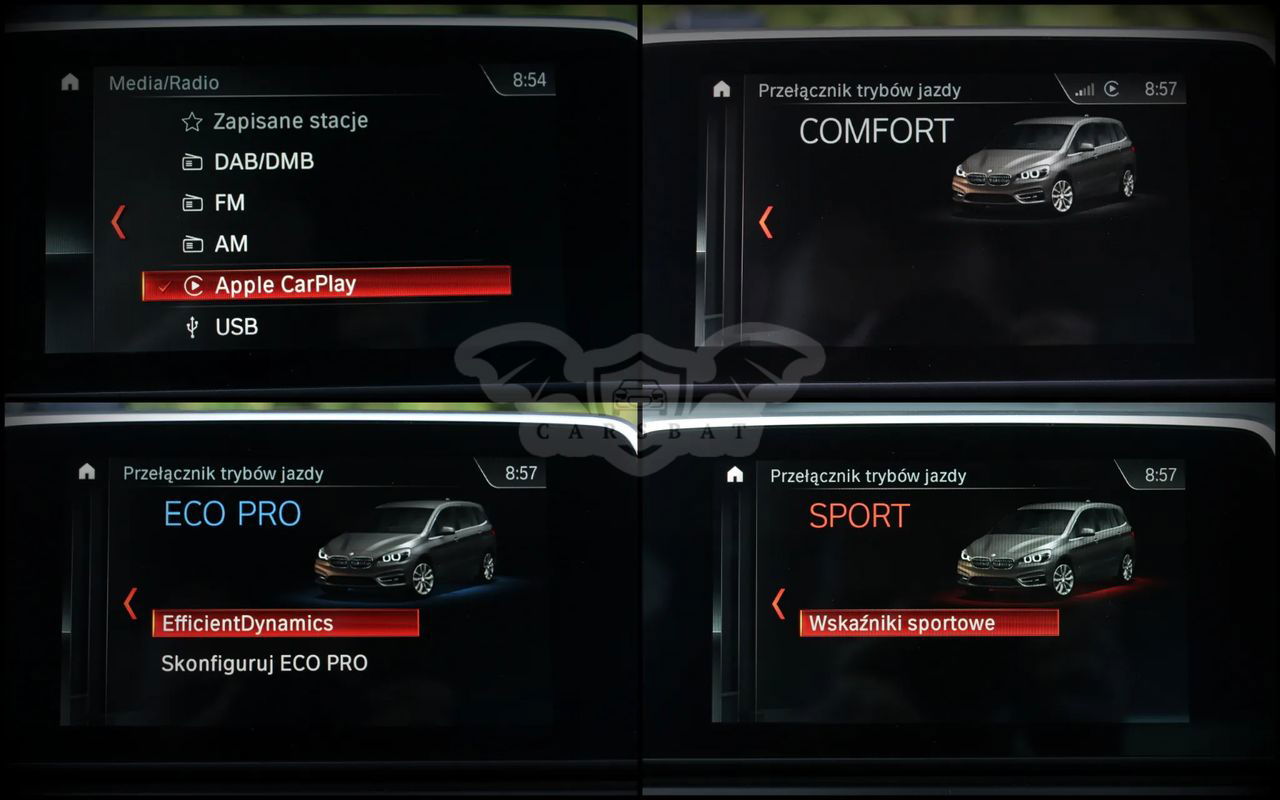Tap the home icon on the SPORT screen
Image resolution: width=1280 pixels, height=800 pixels.
coord(735,474)
